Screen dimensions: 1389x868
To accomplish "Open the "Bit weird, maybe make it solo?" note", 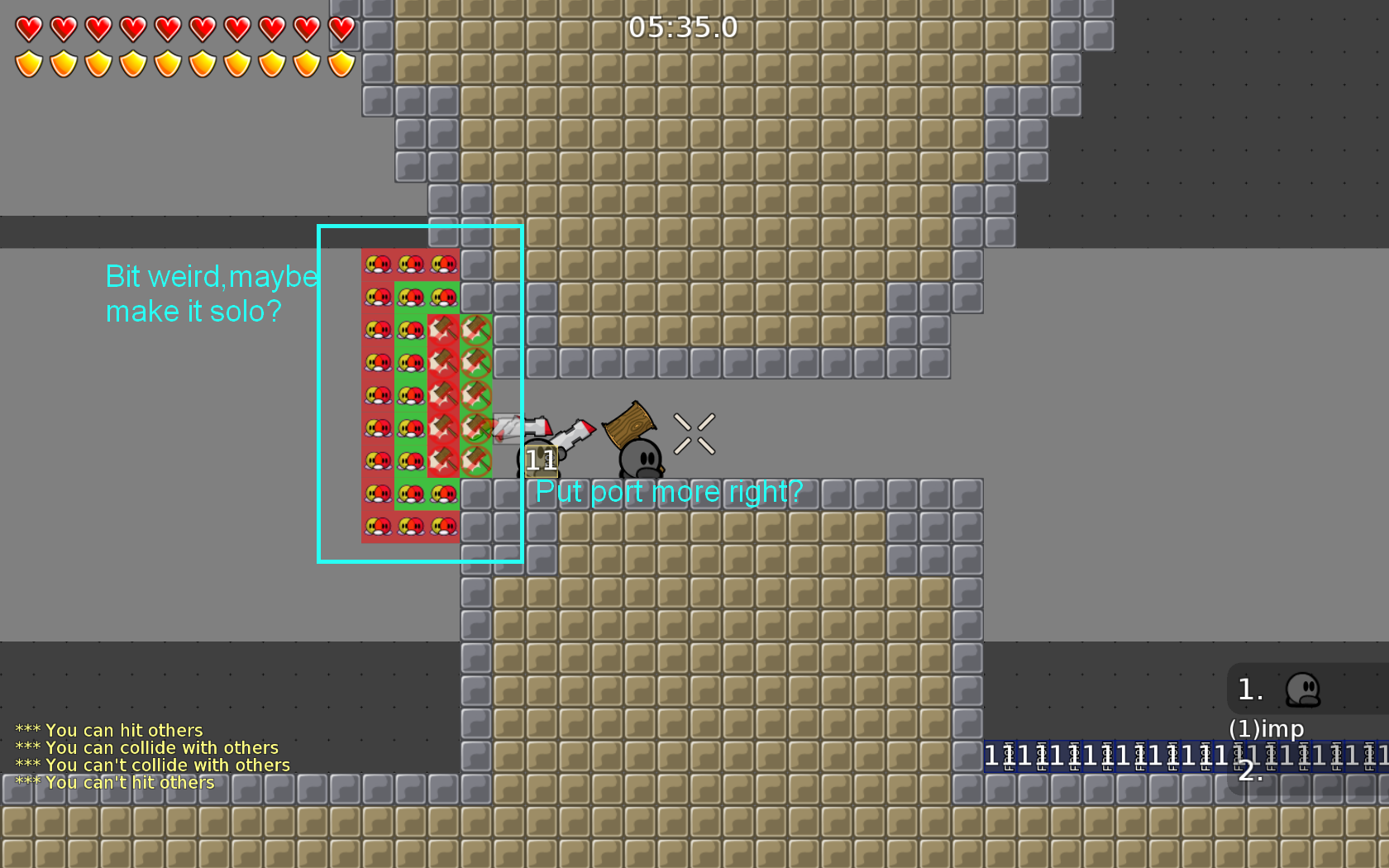I will [x=212, y=293].
